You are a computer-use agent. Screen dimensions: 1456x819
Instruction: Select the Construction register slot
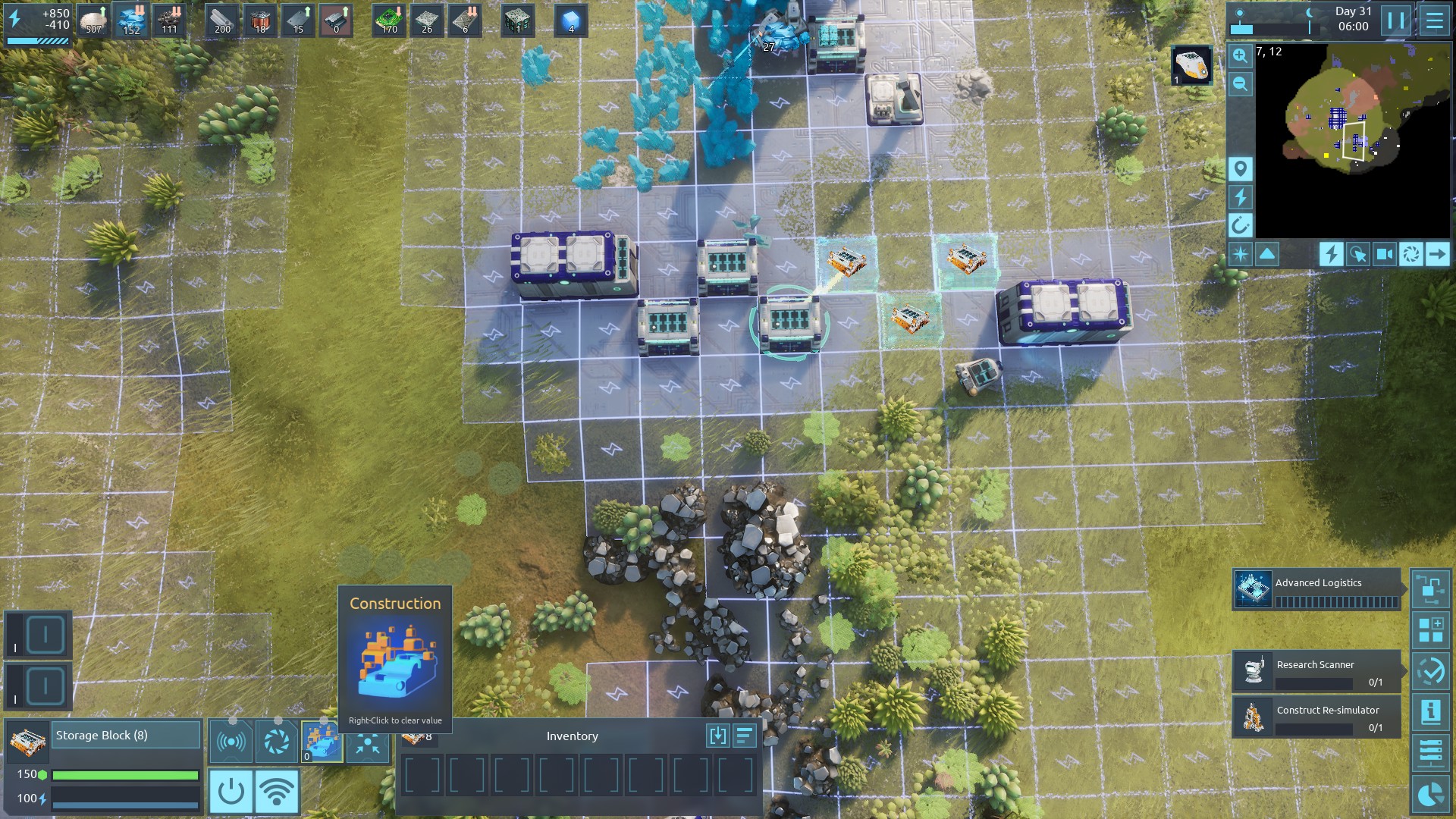(322, 741)
